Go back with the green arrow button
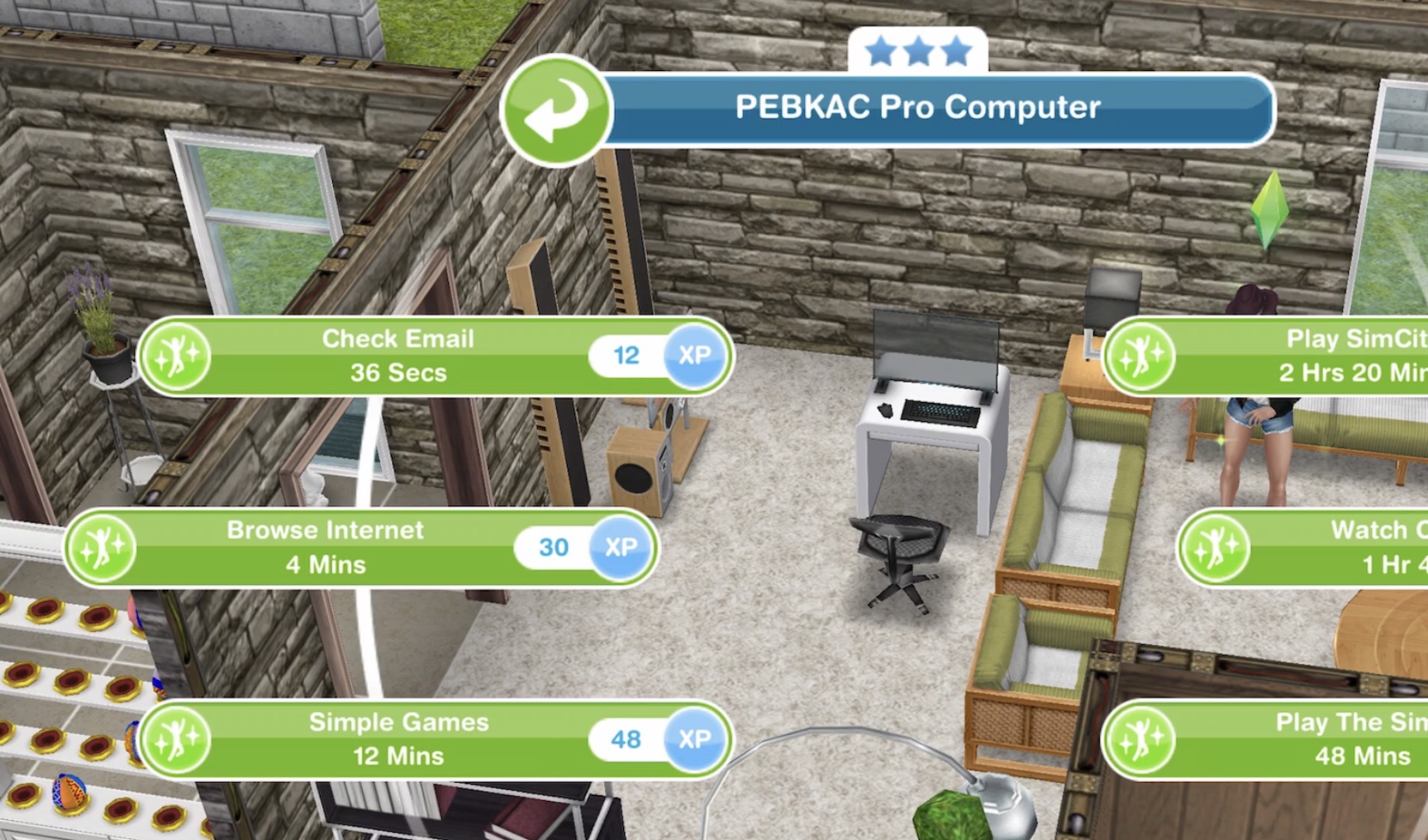This screenshot has height=840, width=1428. tap(556, 111)
